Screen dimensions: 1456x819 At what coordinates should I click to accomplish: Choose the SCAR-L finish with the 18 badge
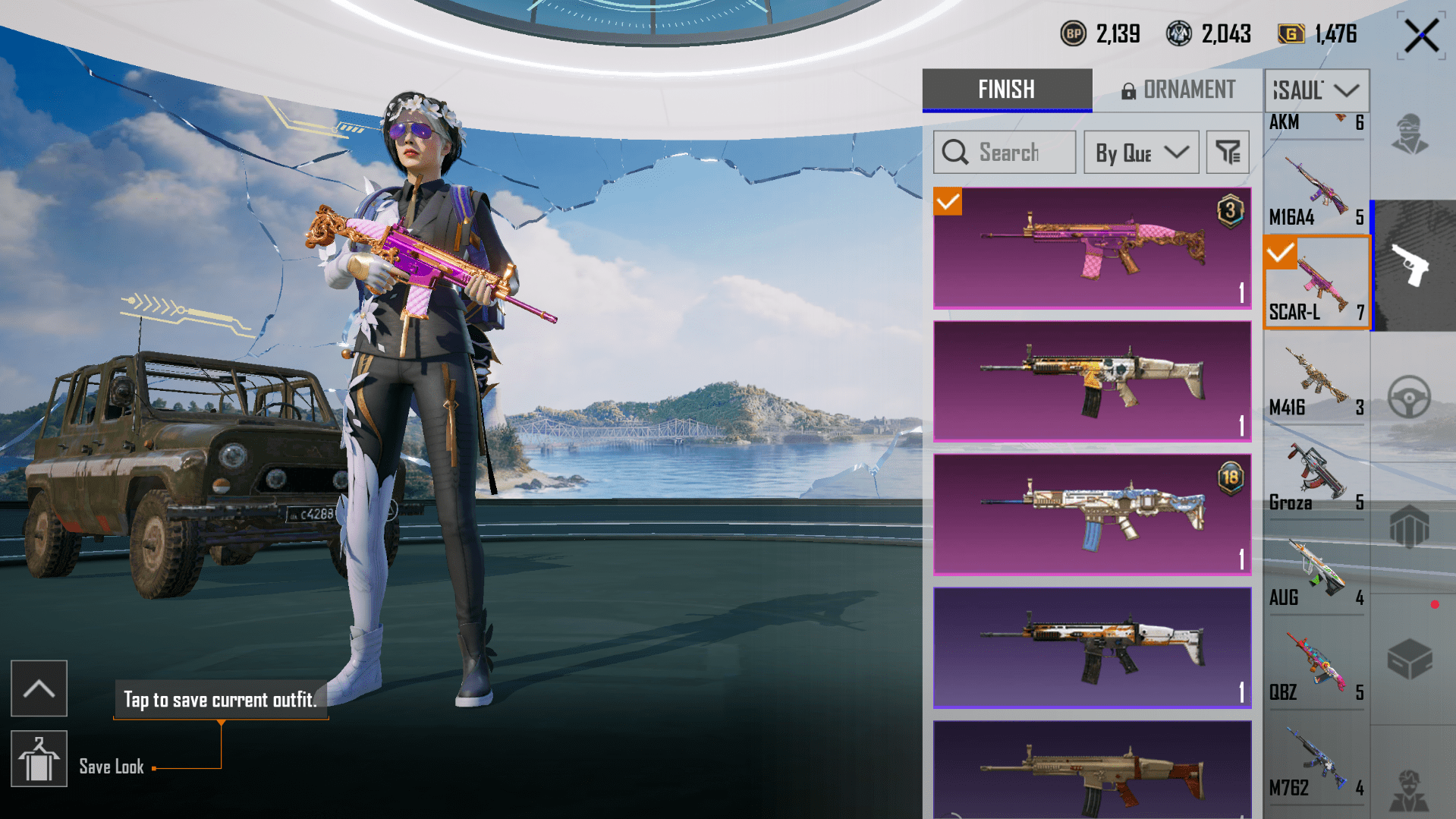1092,515
